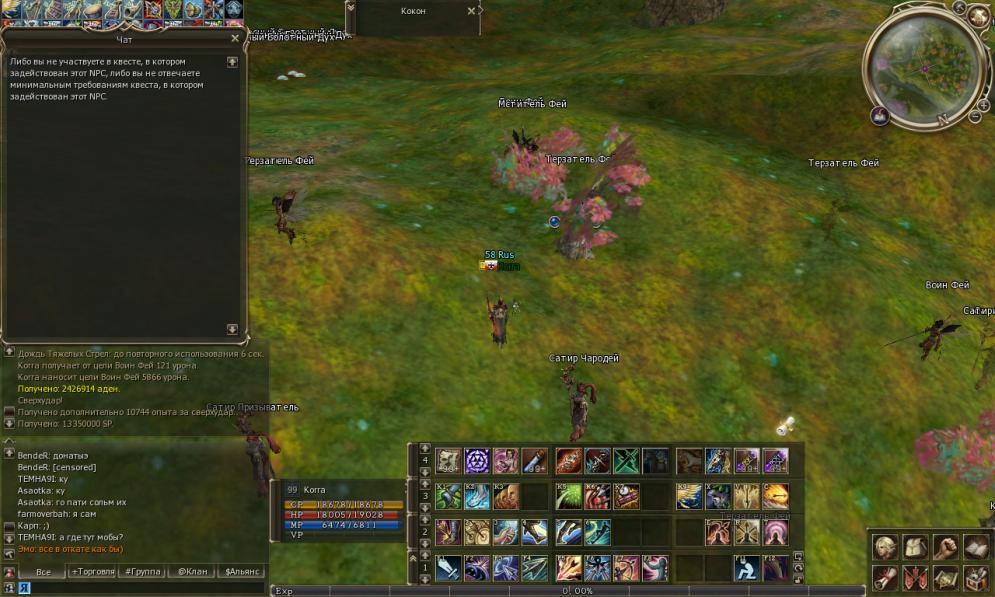Close the Кокон target window
This screenshot has width=995, height=597.
click(x=471, y=11)
